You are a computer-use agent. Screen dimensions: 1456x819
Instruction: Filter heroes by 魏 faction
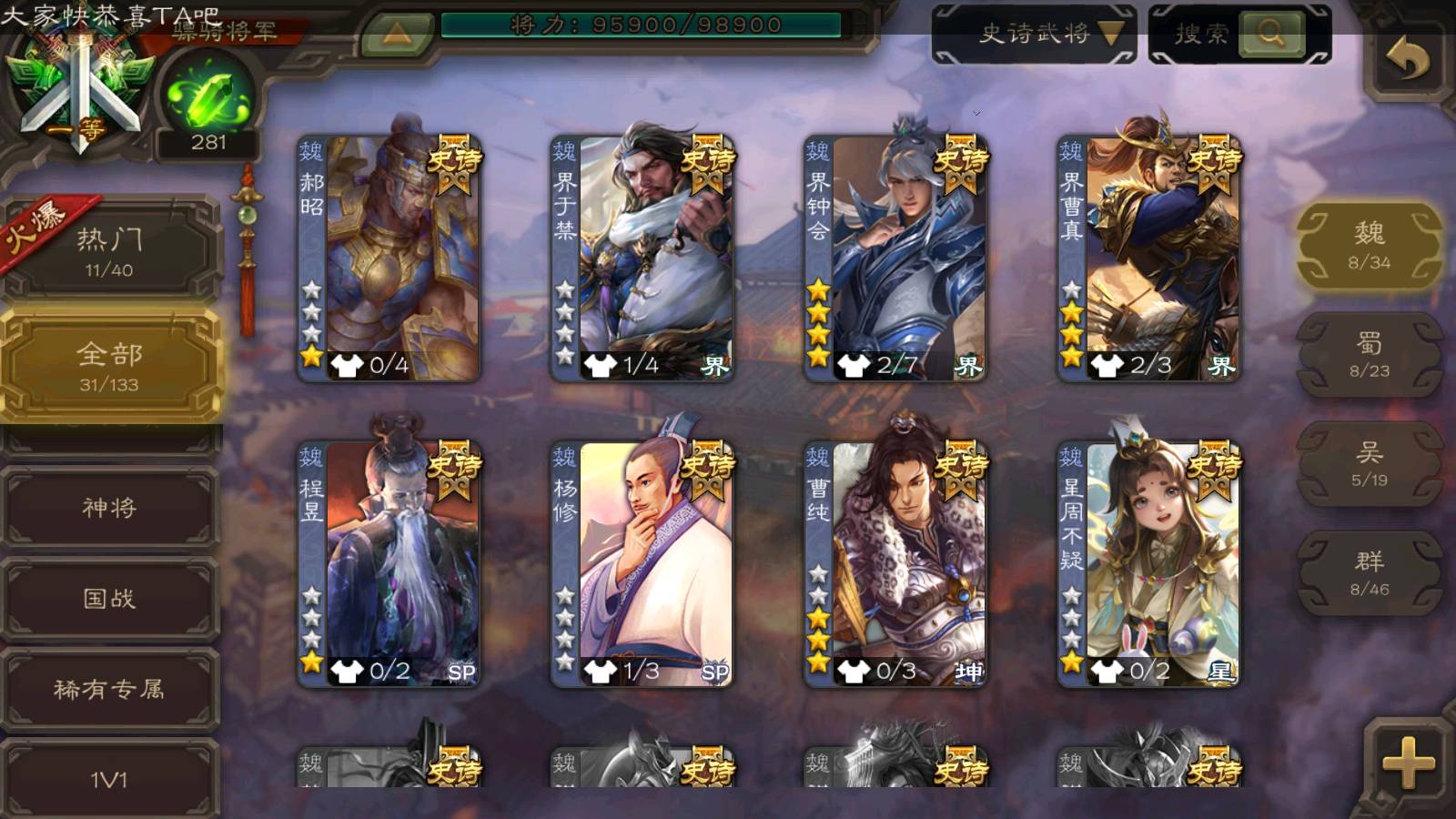(x=1369, y=246)
